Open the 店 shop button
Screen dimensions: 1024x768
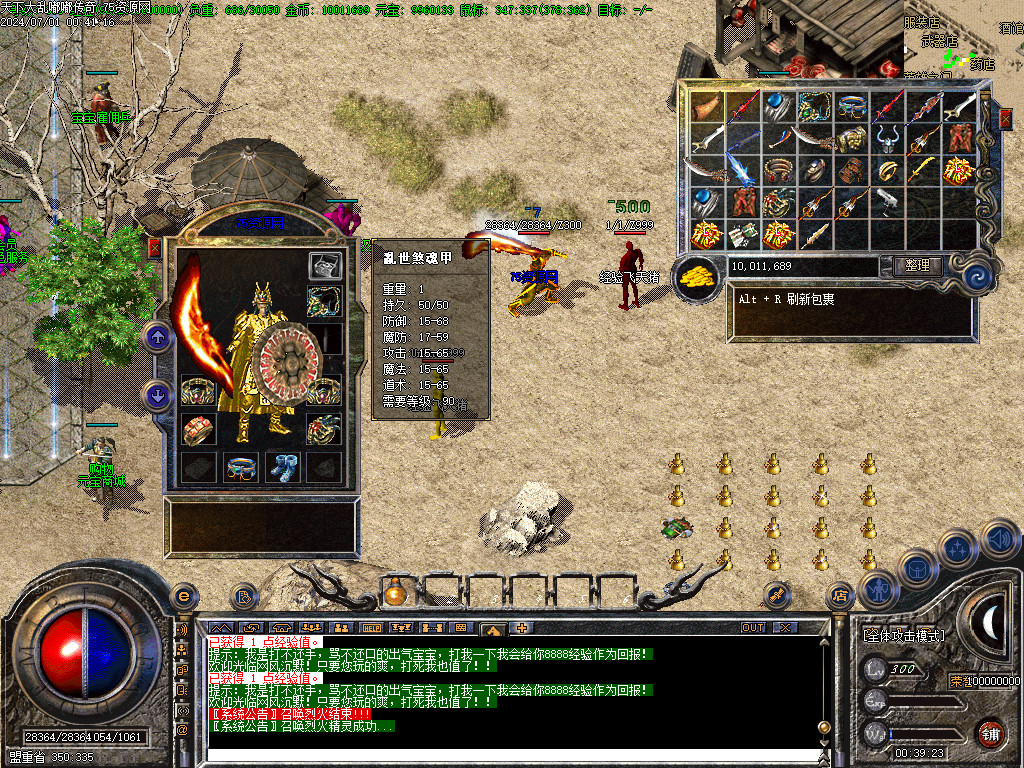click(x=840, y=596)
